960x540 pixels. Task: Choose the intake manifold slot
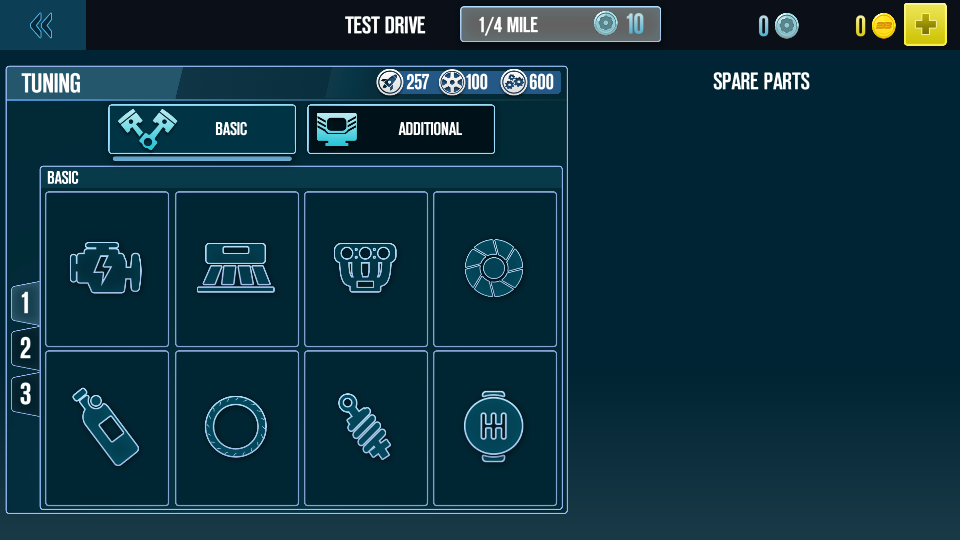tap(237, 269)
